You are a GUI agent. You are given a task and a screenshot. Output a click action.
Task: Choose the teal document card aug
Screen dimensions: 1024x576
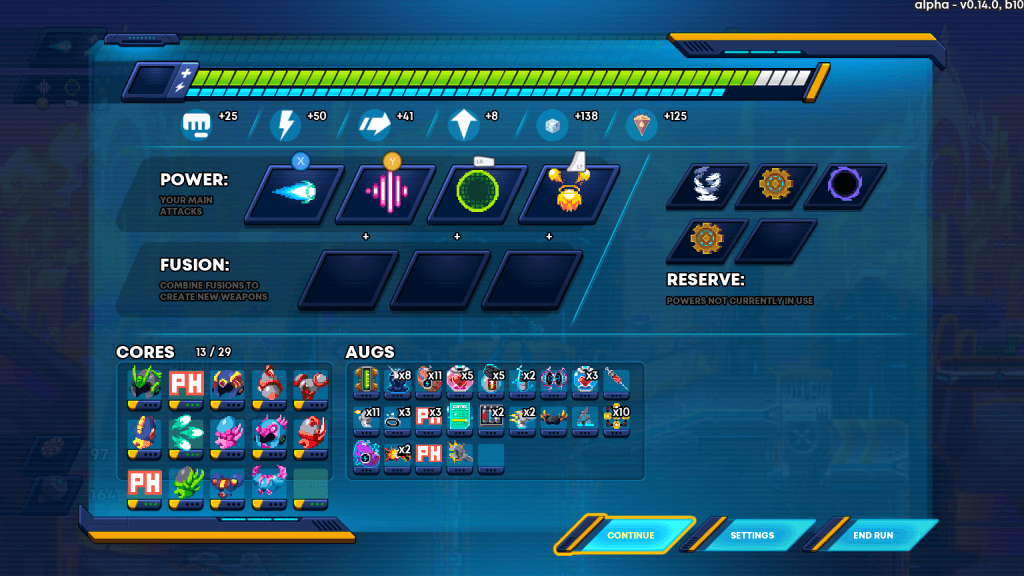point(459,417)
